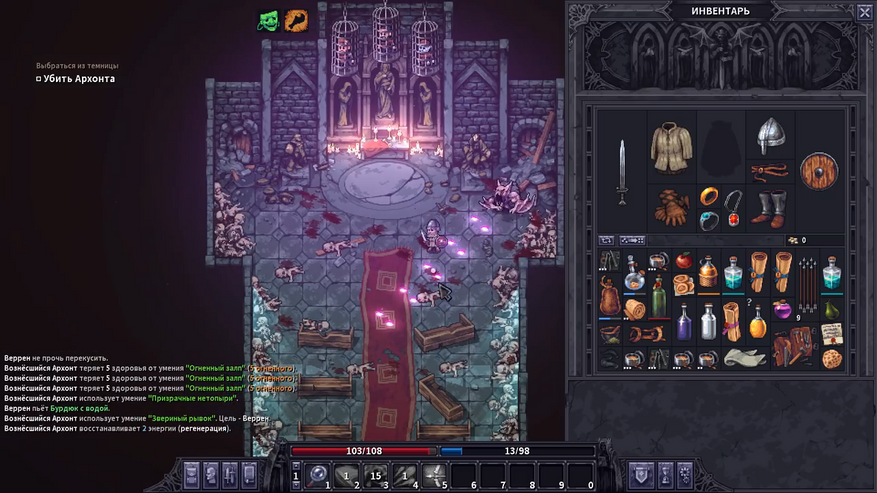Click the green mask status effect icon
The image size is (877, 493).
point(268,19)
